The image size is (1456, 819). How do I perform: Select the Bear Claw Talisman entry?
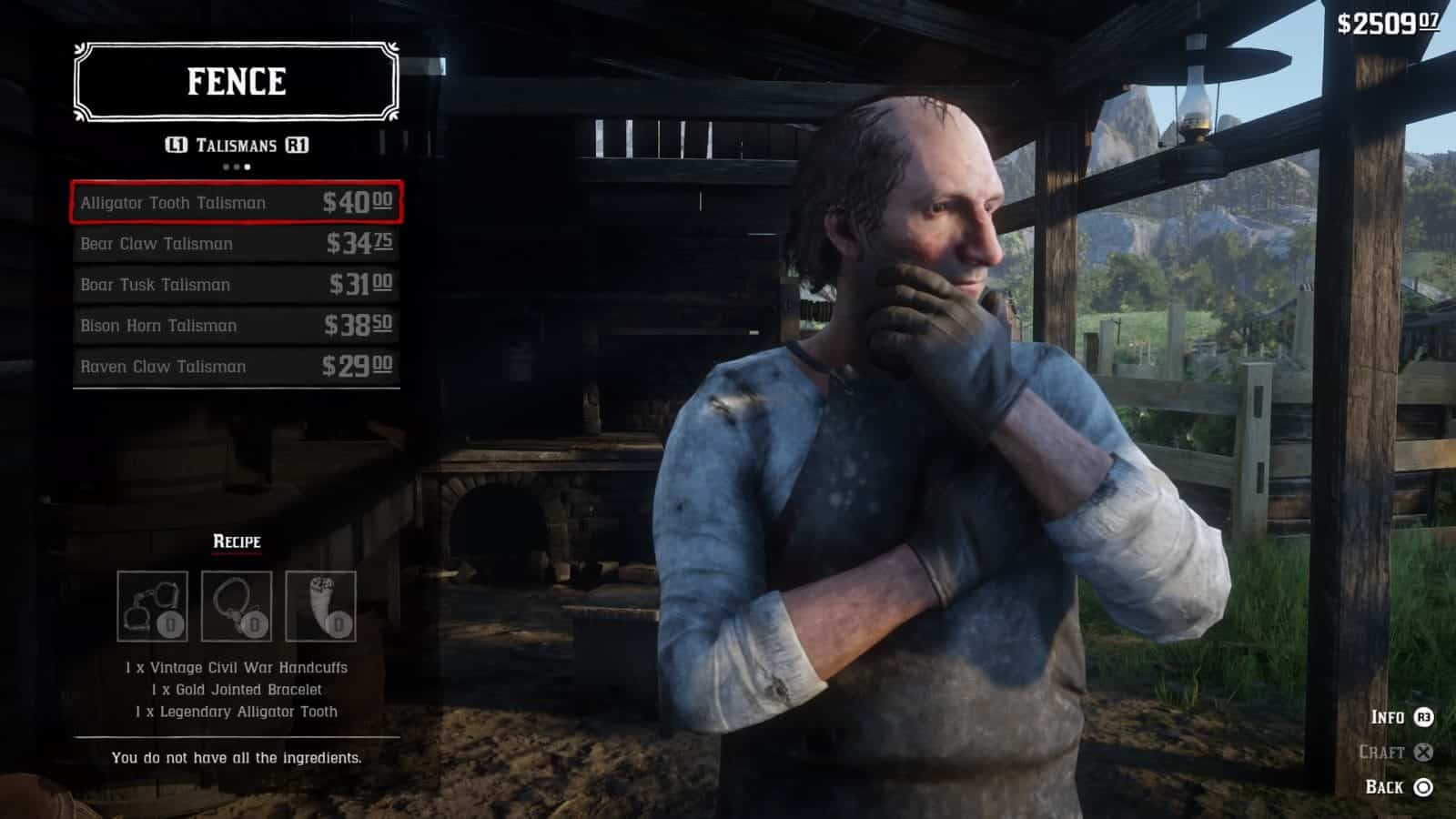[x=237, y=244]
